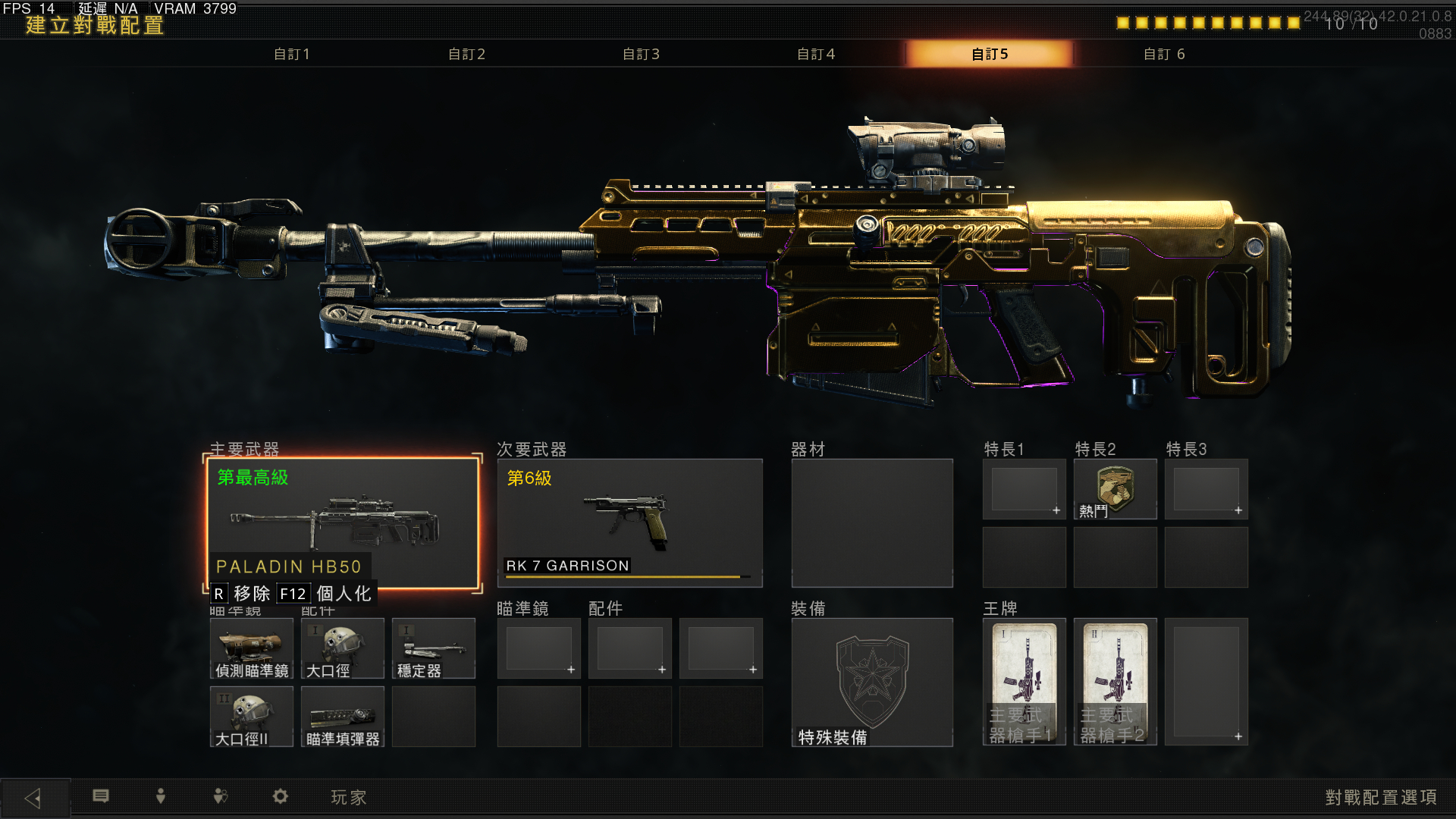Open the RK 7 GARRISON secondary weapon slot
Screen dimensions: 1456x819
coord(629,522)
